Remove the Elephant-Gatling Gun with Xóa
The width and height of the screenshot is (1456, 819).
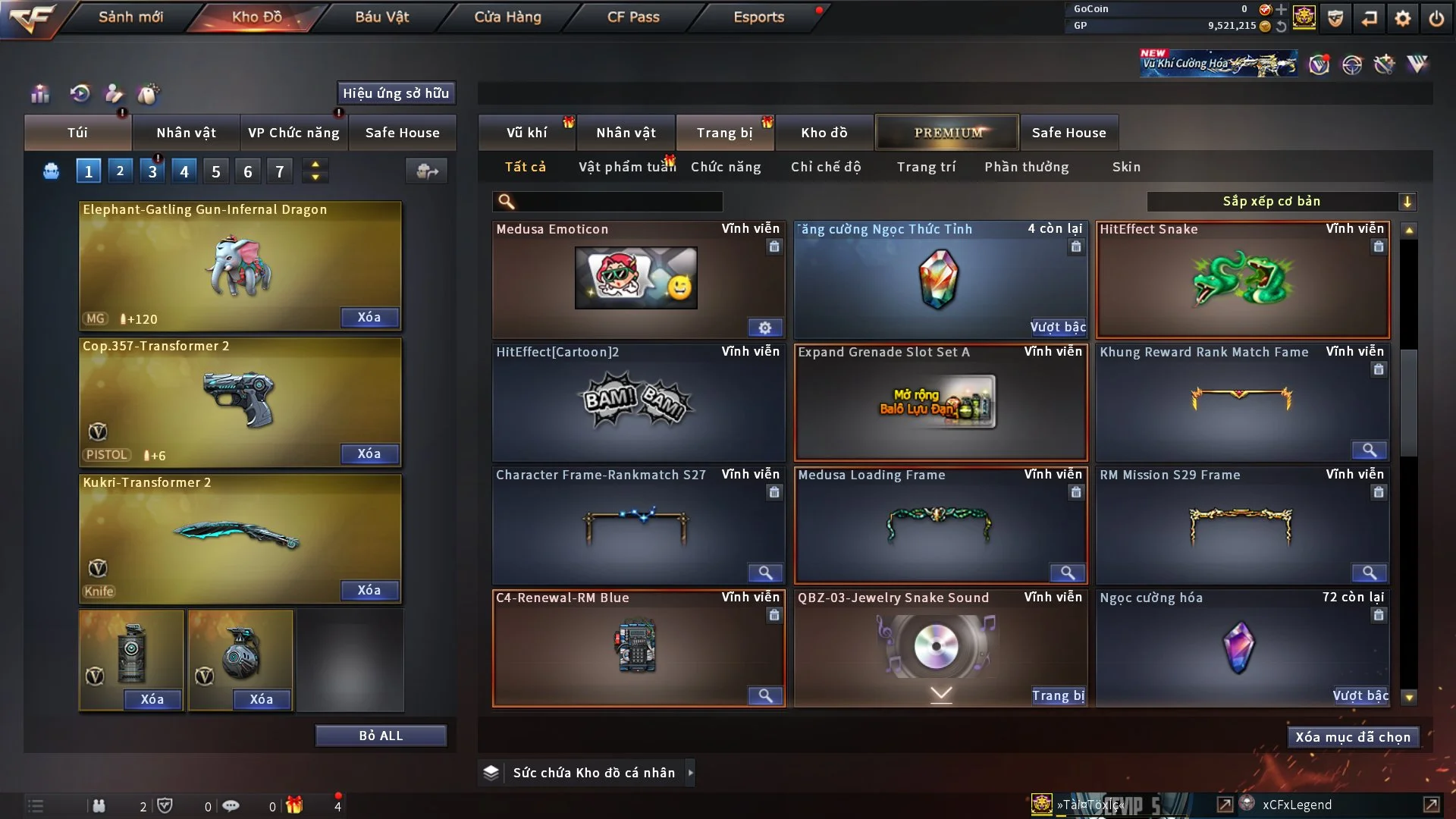pos(369,317)
